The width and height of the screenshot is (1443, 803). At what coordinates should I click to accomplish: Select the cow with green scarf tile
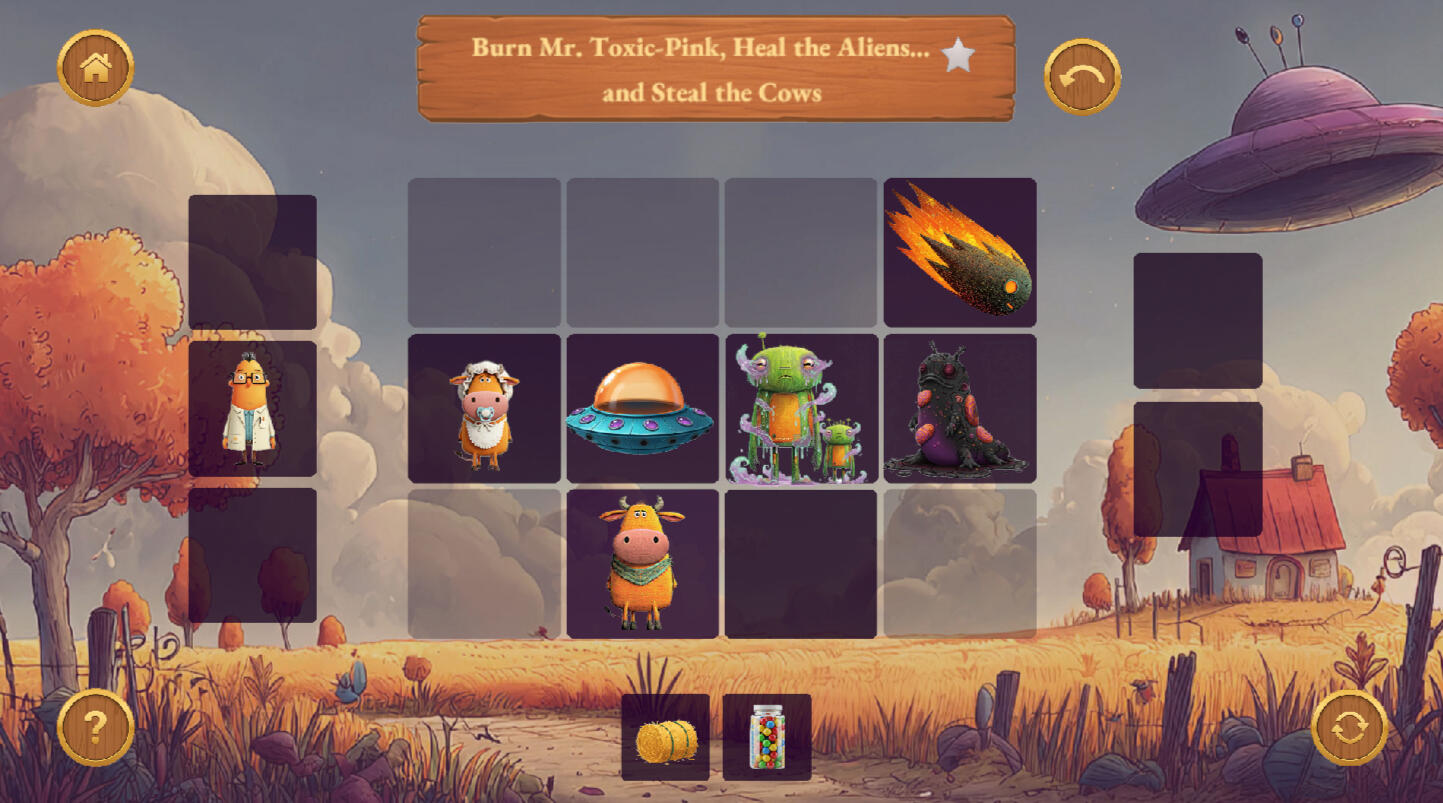[642, 564]
